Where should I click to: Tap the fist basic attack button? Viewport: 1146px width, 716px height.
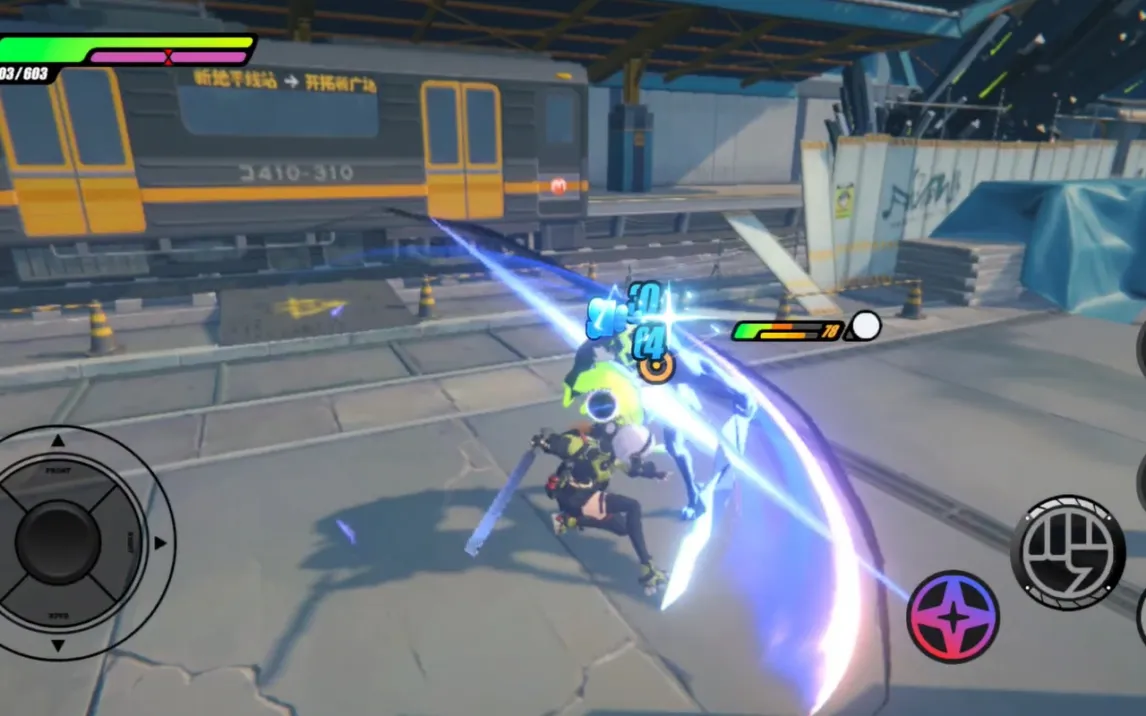1067,551
